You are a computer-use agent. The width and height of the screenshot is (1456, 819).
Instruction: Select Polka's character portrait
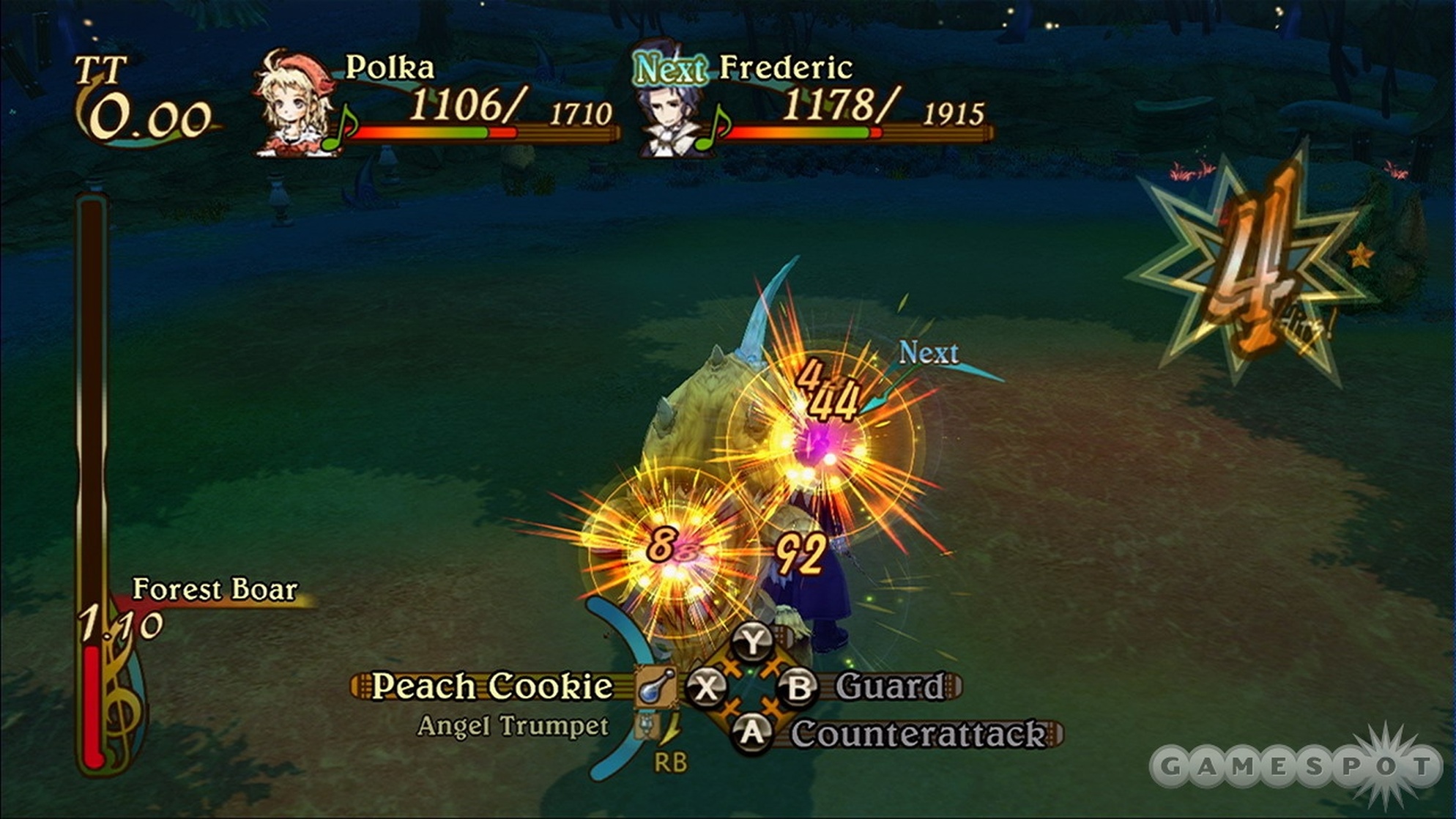(294, 103)
